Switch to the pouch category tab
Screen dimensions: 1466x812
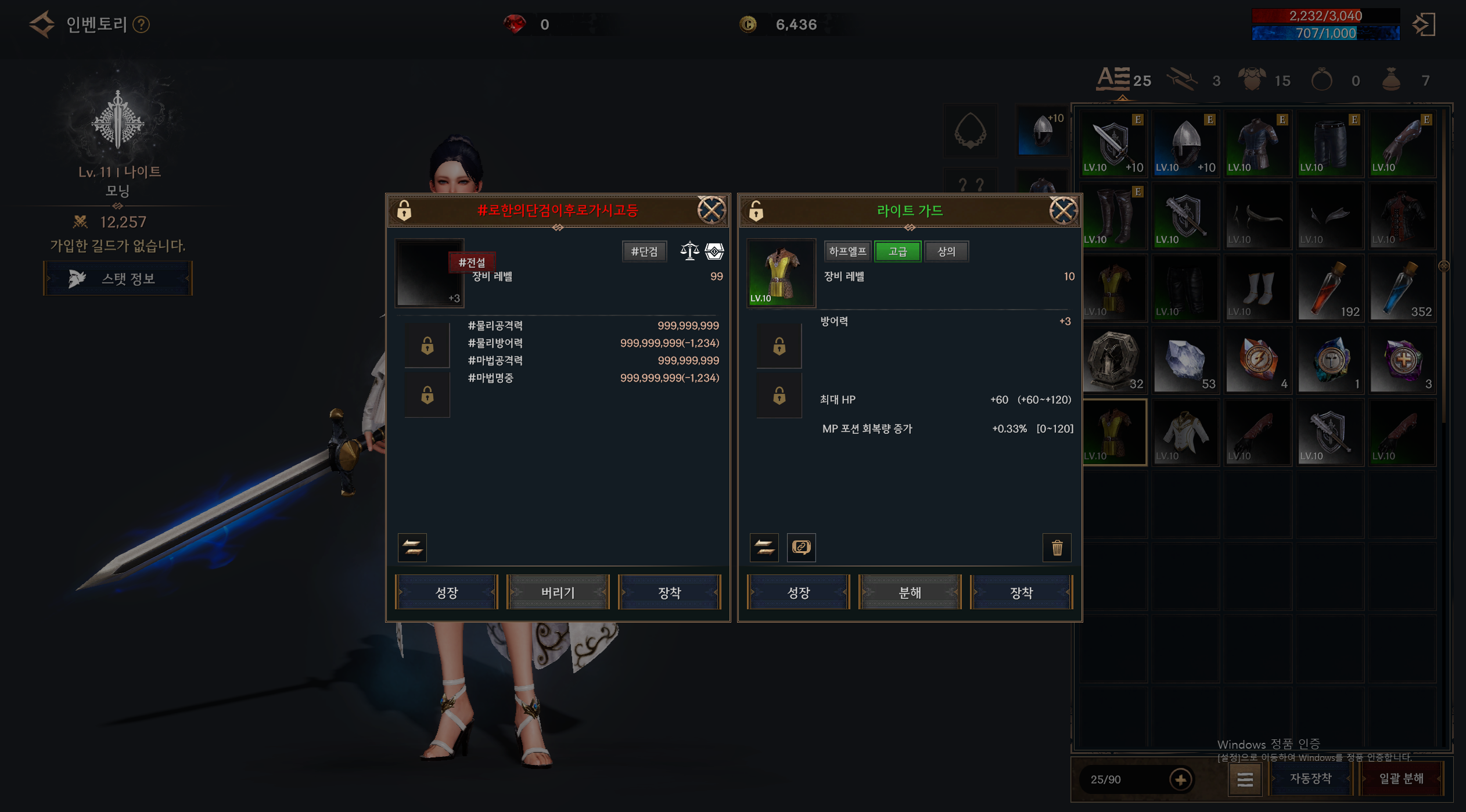point(1392,80)
